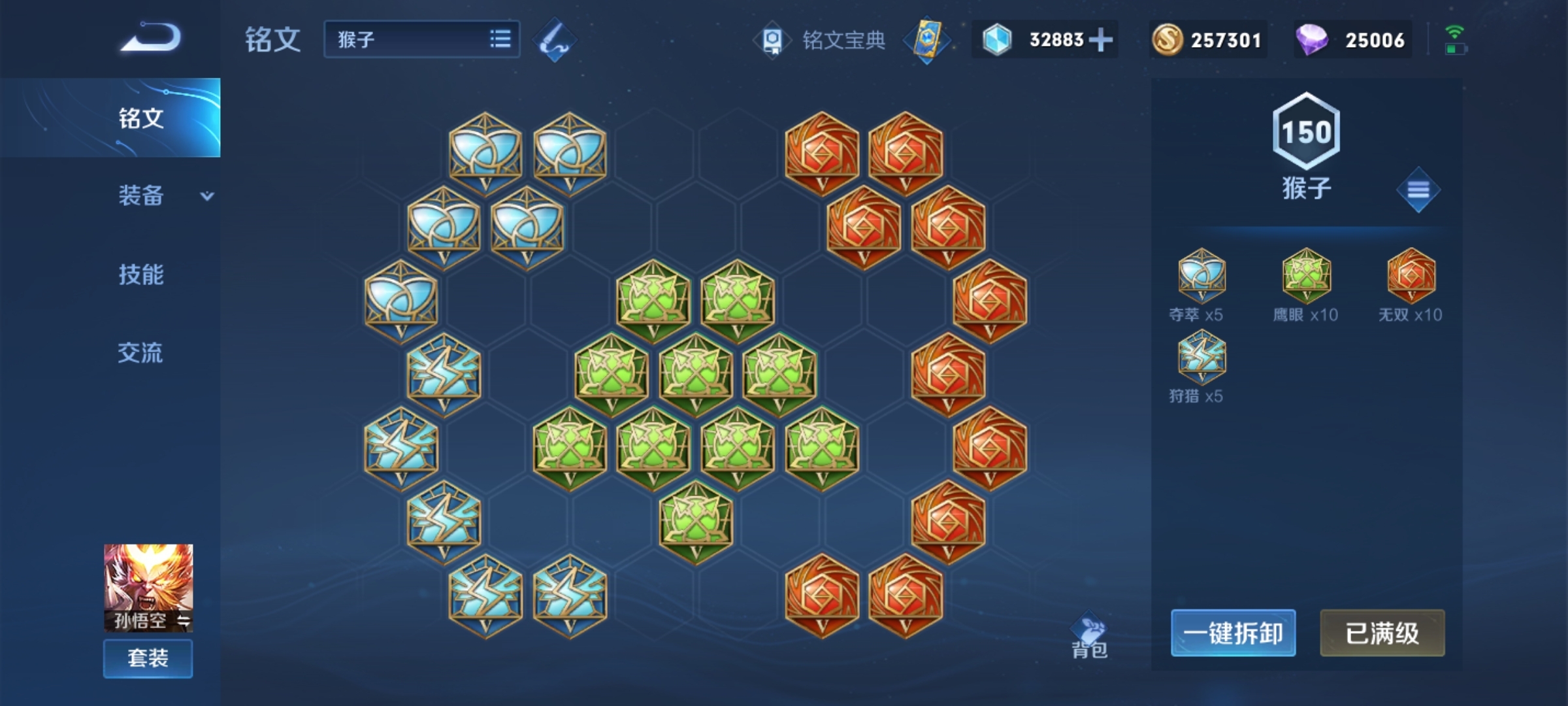Choose the 无双 rune in the summary
Image resolution: width=1568 pixels, height=706 pixels.
pyautogui.click(x=1411, y=275)
